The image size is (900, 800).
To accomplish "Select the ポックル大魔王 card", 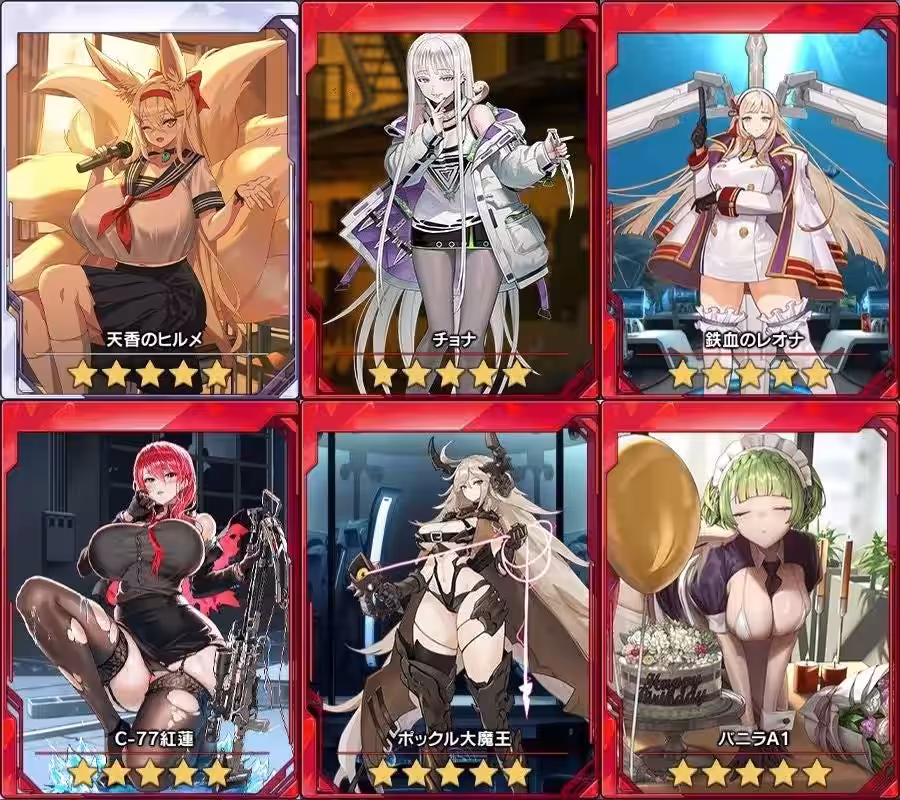I will click(x=449, y=600).
